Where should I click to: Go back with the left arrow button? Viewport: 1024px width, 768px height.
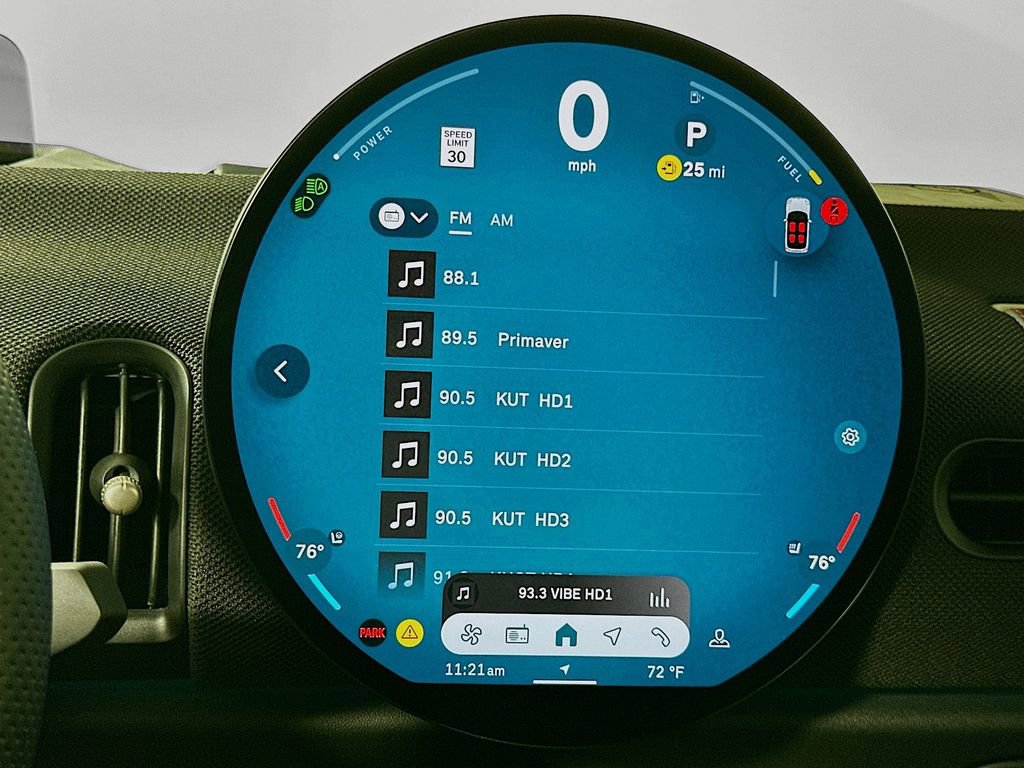click(281, 372)
